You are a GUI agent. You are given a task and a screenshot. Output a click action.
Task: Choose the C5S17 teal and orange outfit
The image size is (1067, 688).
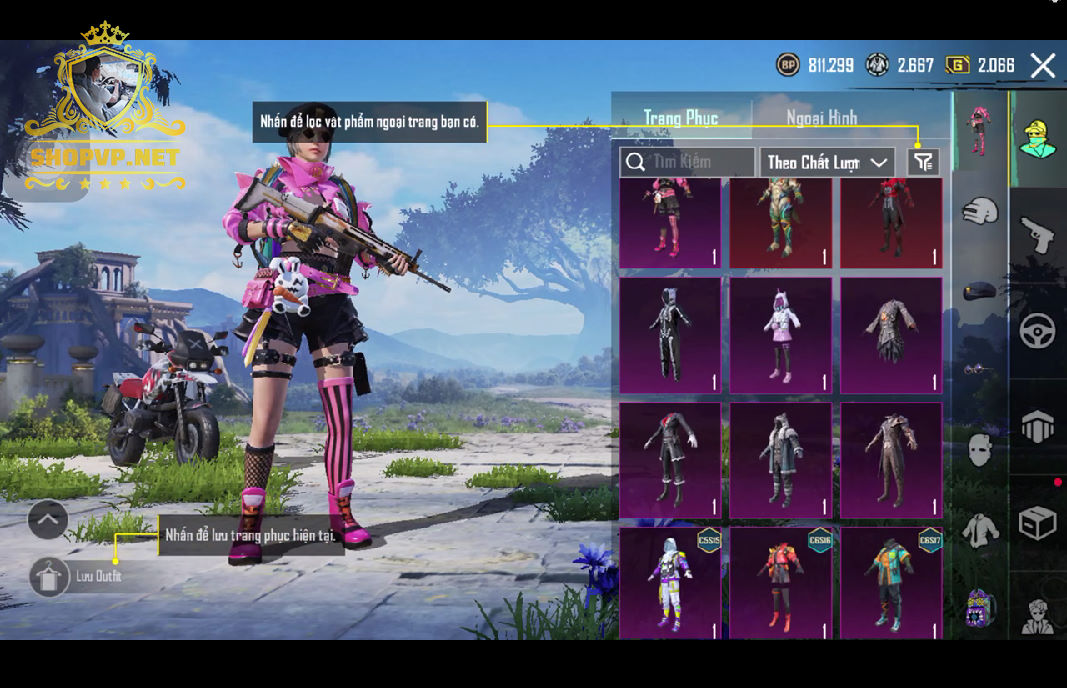pos(891,583)
